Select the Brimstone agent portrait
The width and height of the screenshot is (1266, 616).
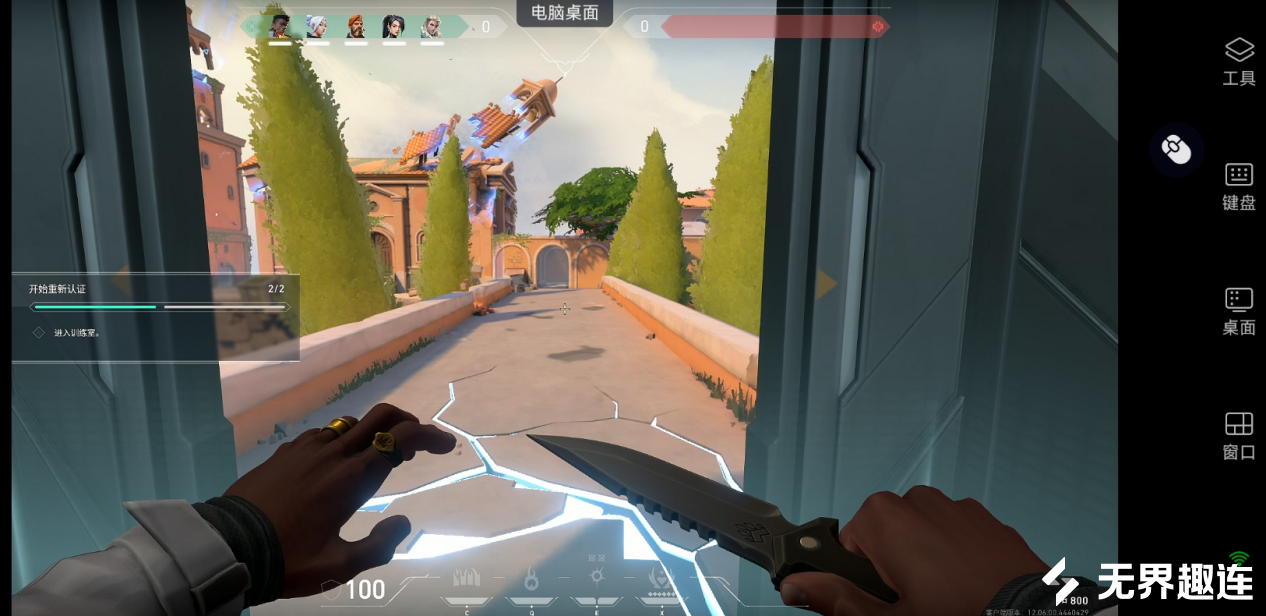coord(356,27)
